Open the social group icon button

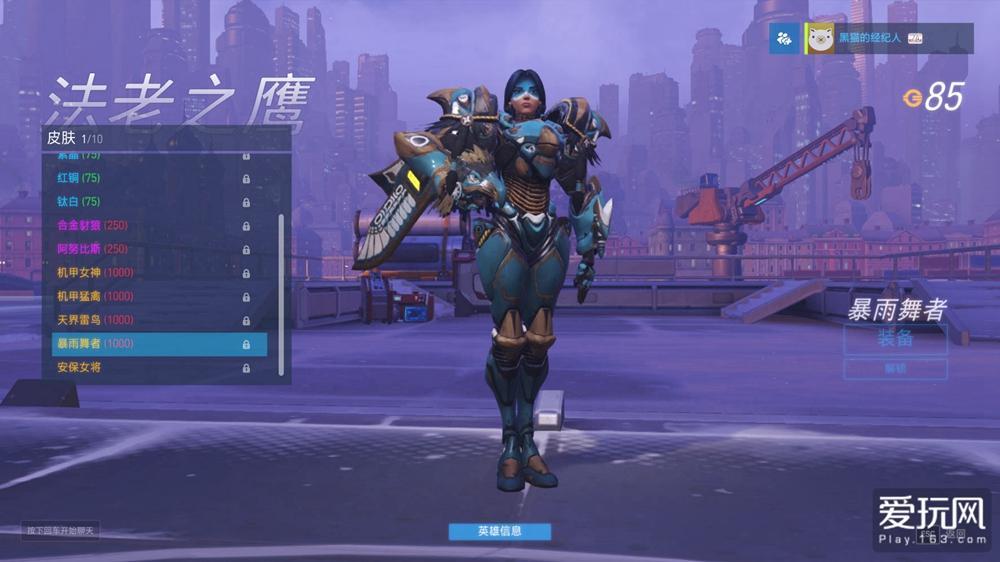(x=784, y=38)
